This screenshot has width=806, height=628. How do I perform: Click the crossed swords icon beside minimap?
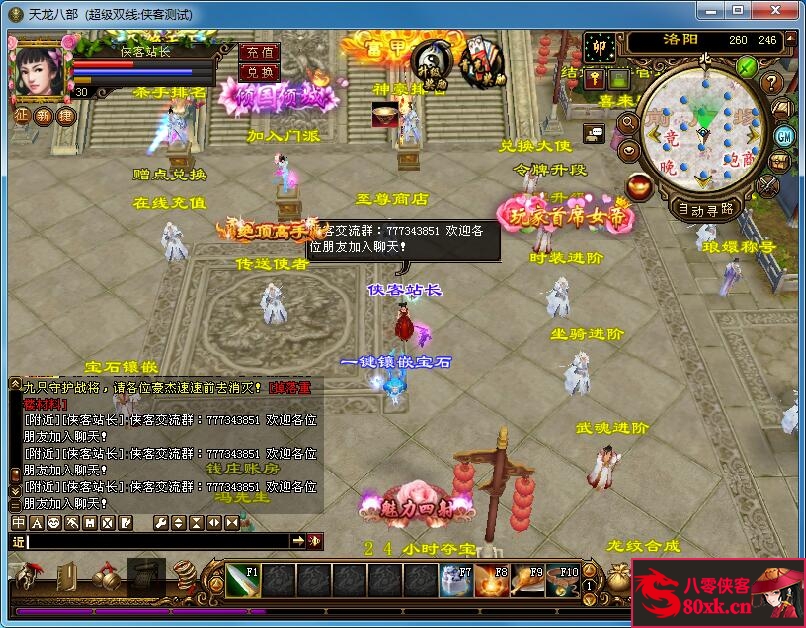[x=769, y=186]
